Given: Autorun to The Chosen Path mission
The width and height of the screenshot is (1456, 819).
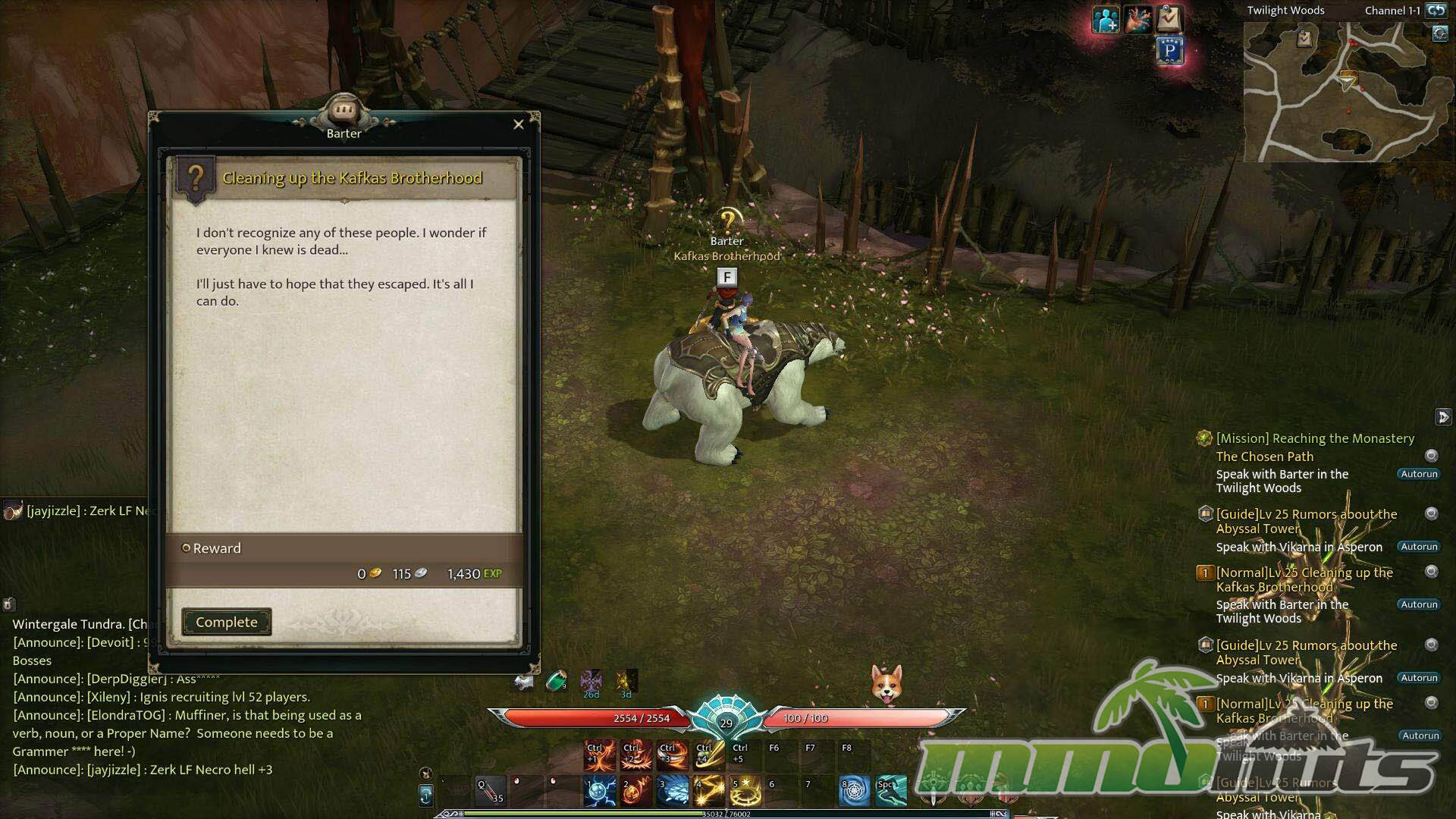Looking at the screenshot, I should (1419, 474).
